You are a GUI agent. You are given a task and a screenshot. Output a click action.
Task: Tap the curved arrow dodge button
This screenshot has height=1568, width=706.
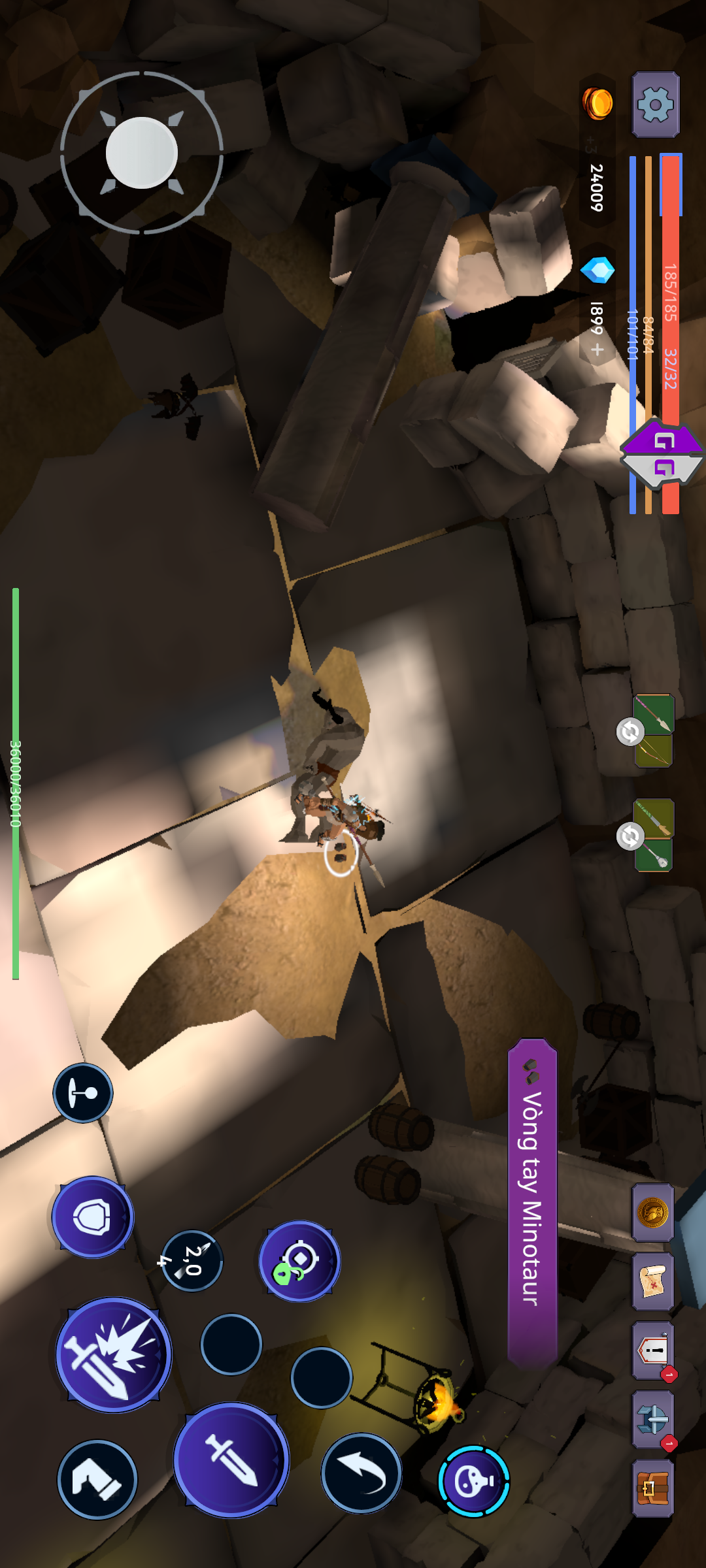(361, 1473)
